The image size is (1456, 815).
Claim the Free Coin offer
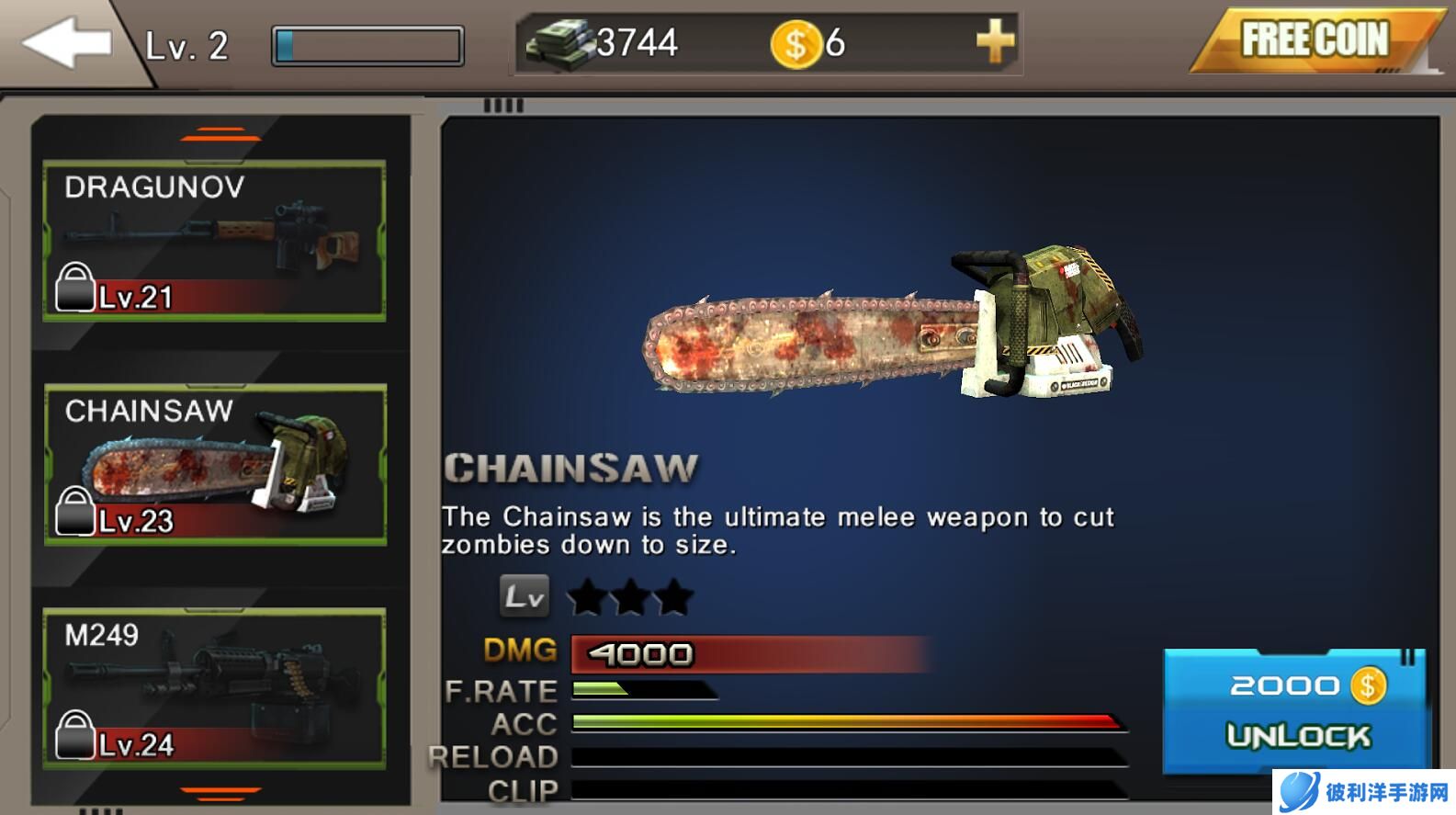[1314, 41]
